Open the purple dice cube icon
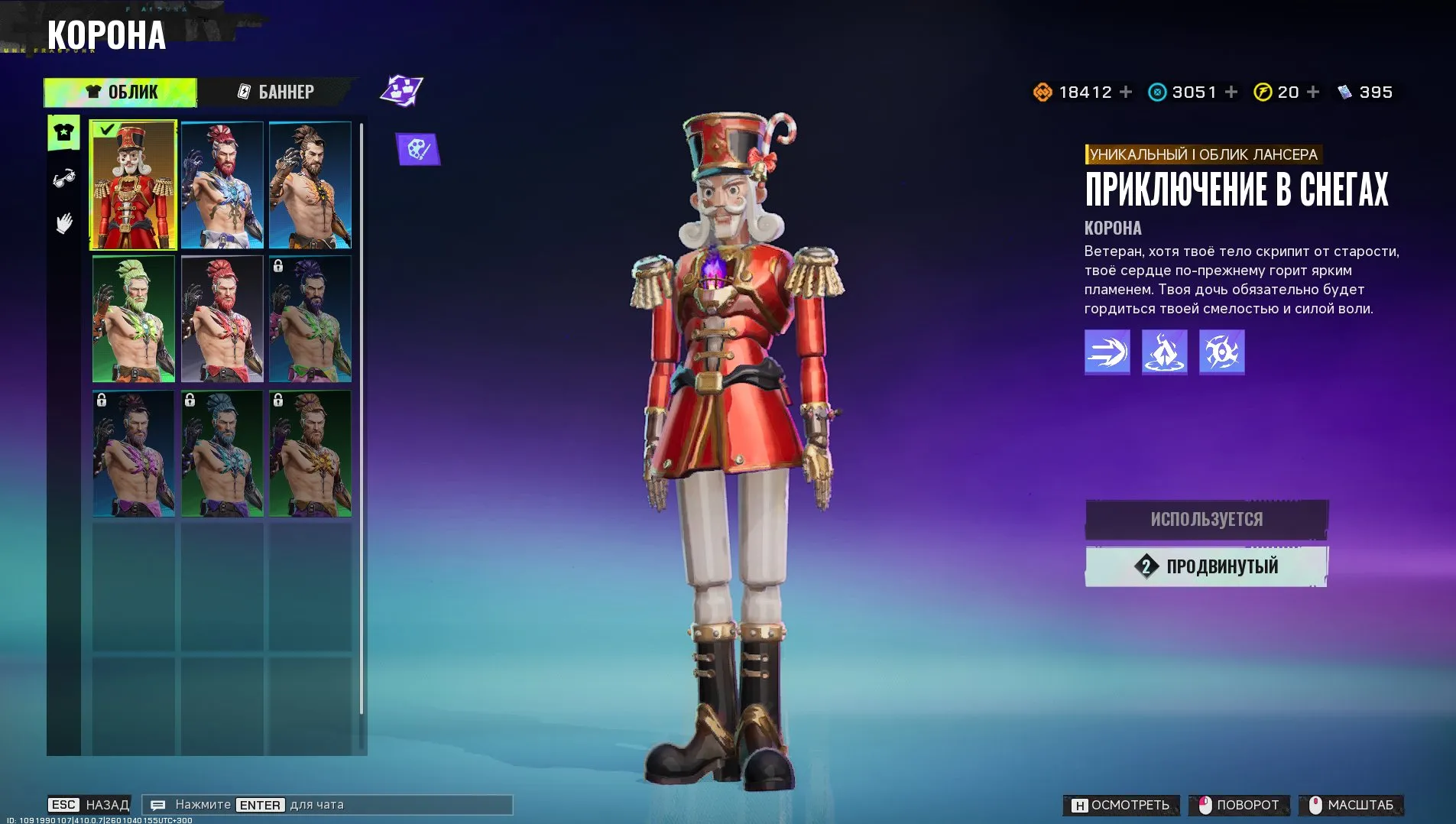Viewport: 1456px width, 824px height. click(402, 91)
